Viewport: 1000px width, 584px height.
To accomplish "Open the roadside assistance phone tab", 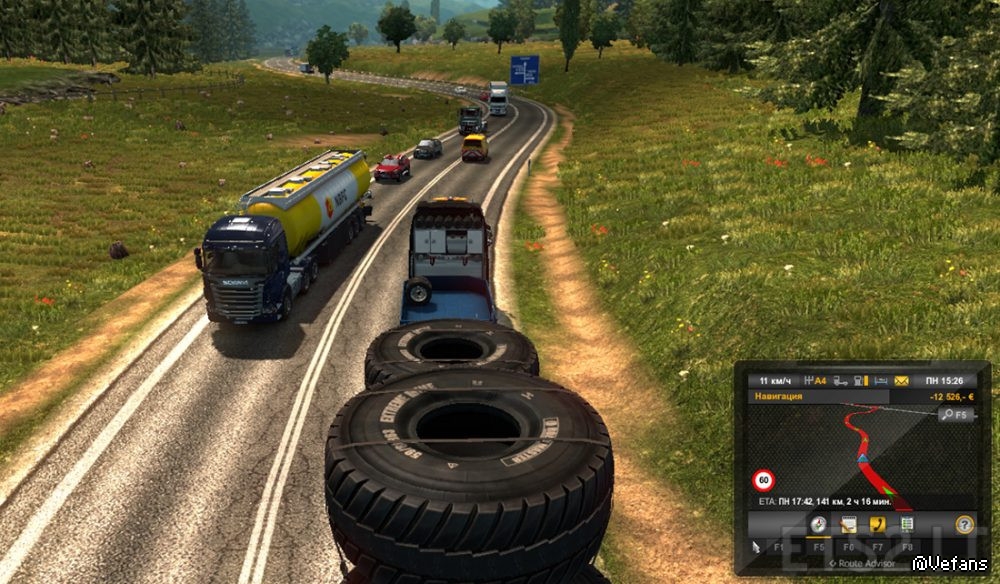I will 878,524.
